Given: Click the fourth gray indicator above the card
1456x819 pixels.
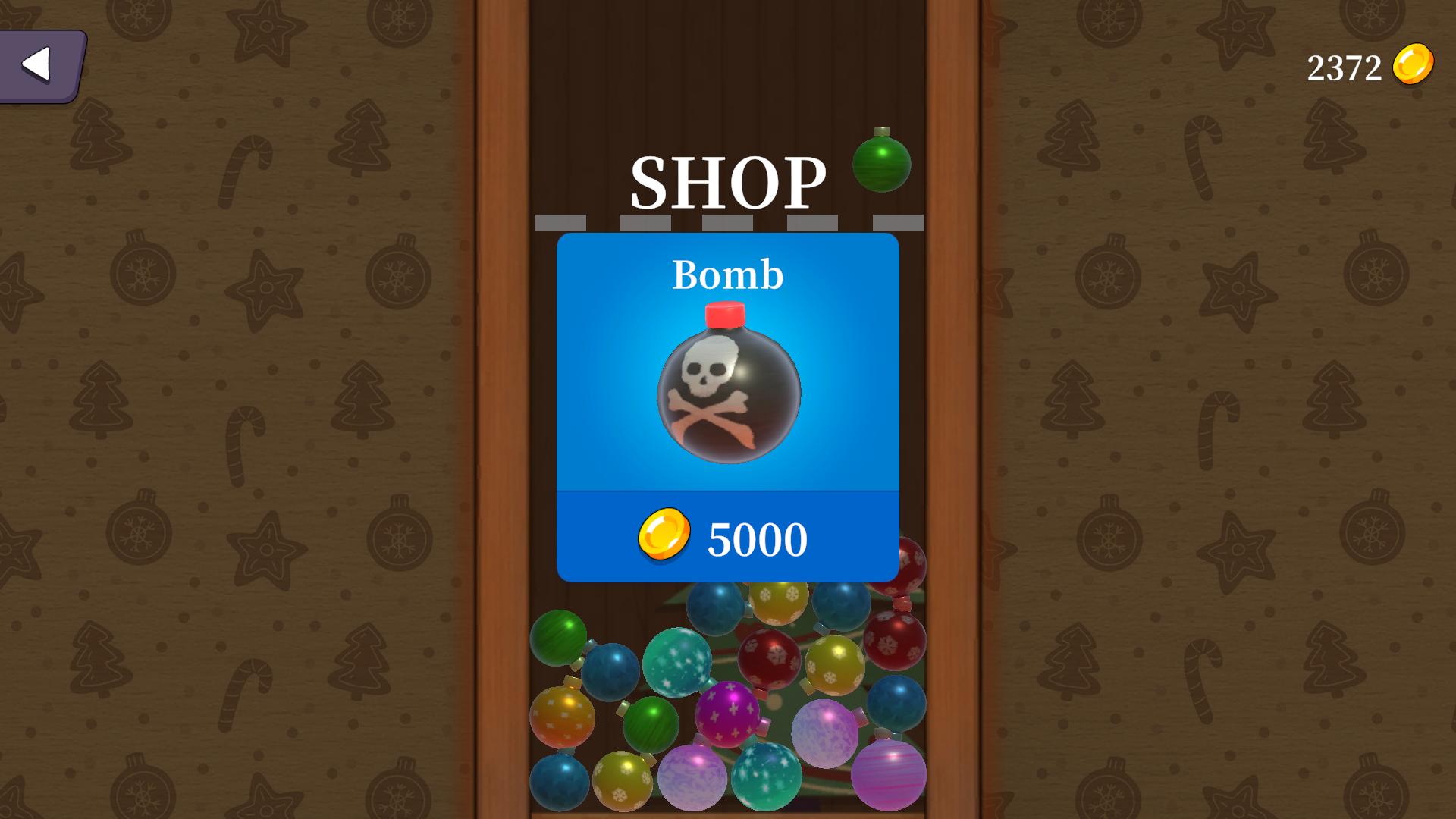Looking at the screenshot, I should (x=813, y=220).
